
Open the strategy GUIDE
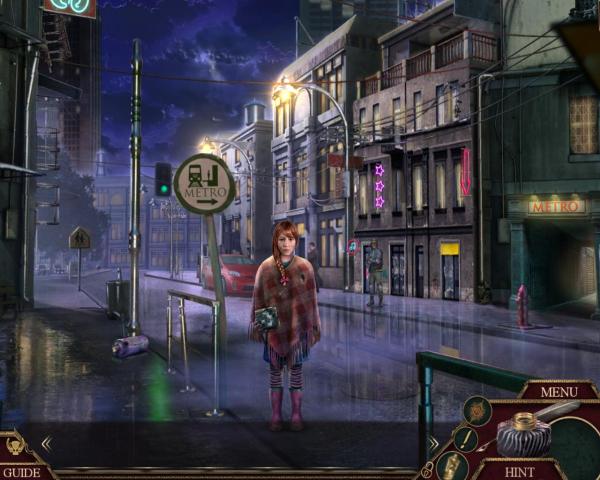tap(20, 471)
